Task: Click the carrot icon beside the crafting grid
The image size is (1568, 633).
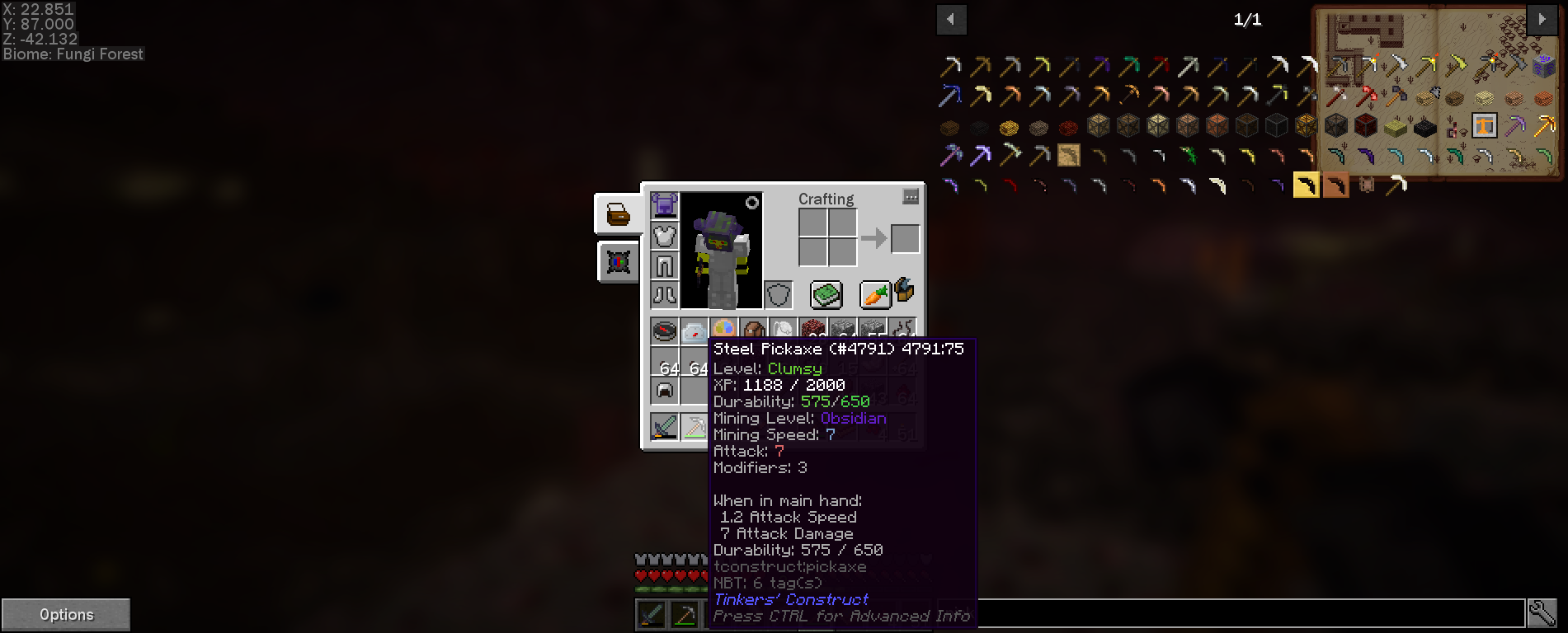Action: (875, 293)
